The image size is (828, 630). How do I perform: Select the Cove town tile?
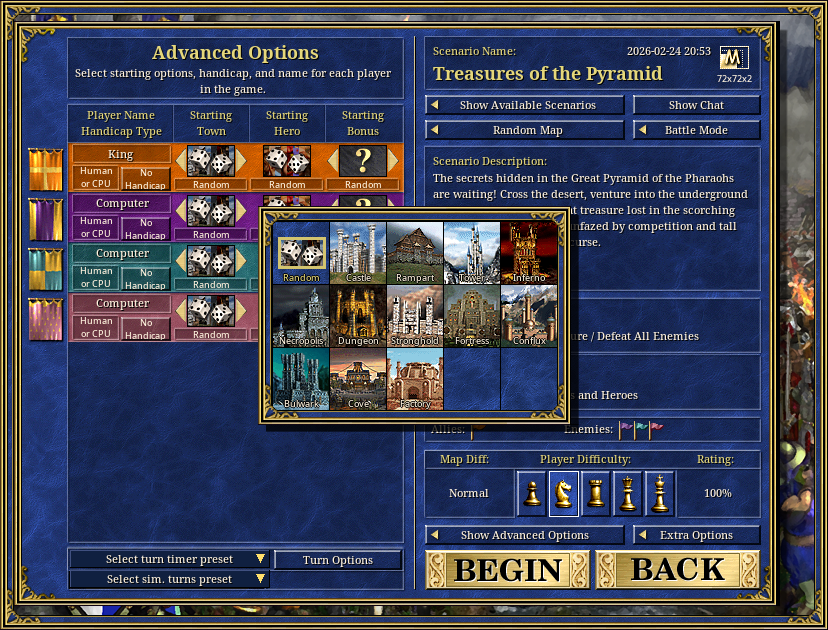(358, 379)
